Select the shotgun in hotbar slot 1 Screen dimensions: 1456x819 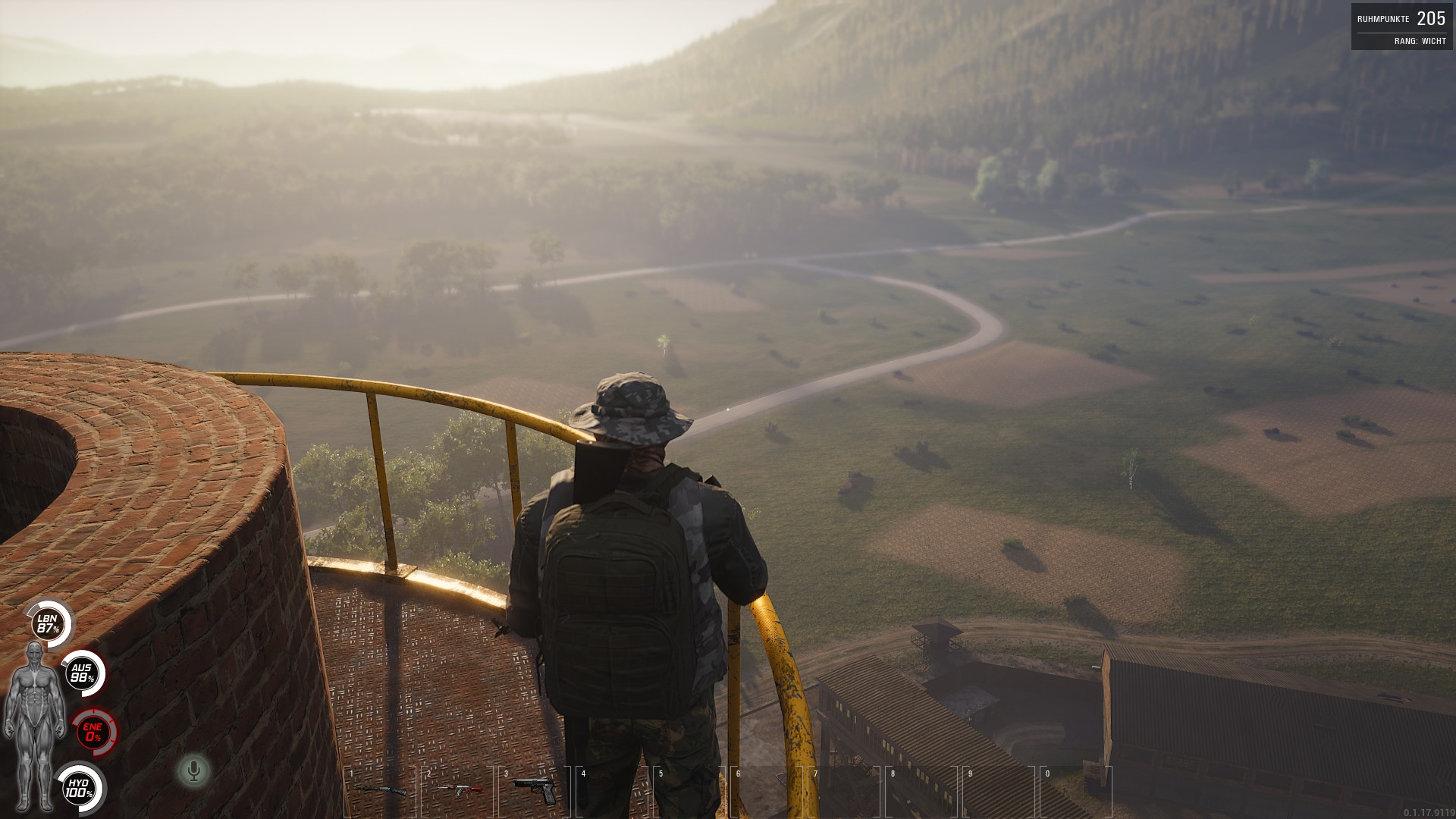pos(380,790)
